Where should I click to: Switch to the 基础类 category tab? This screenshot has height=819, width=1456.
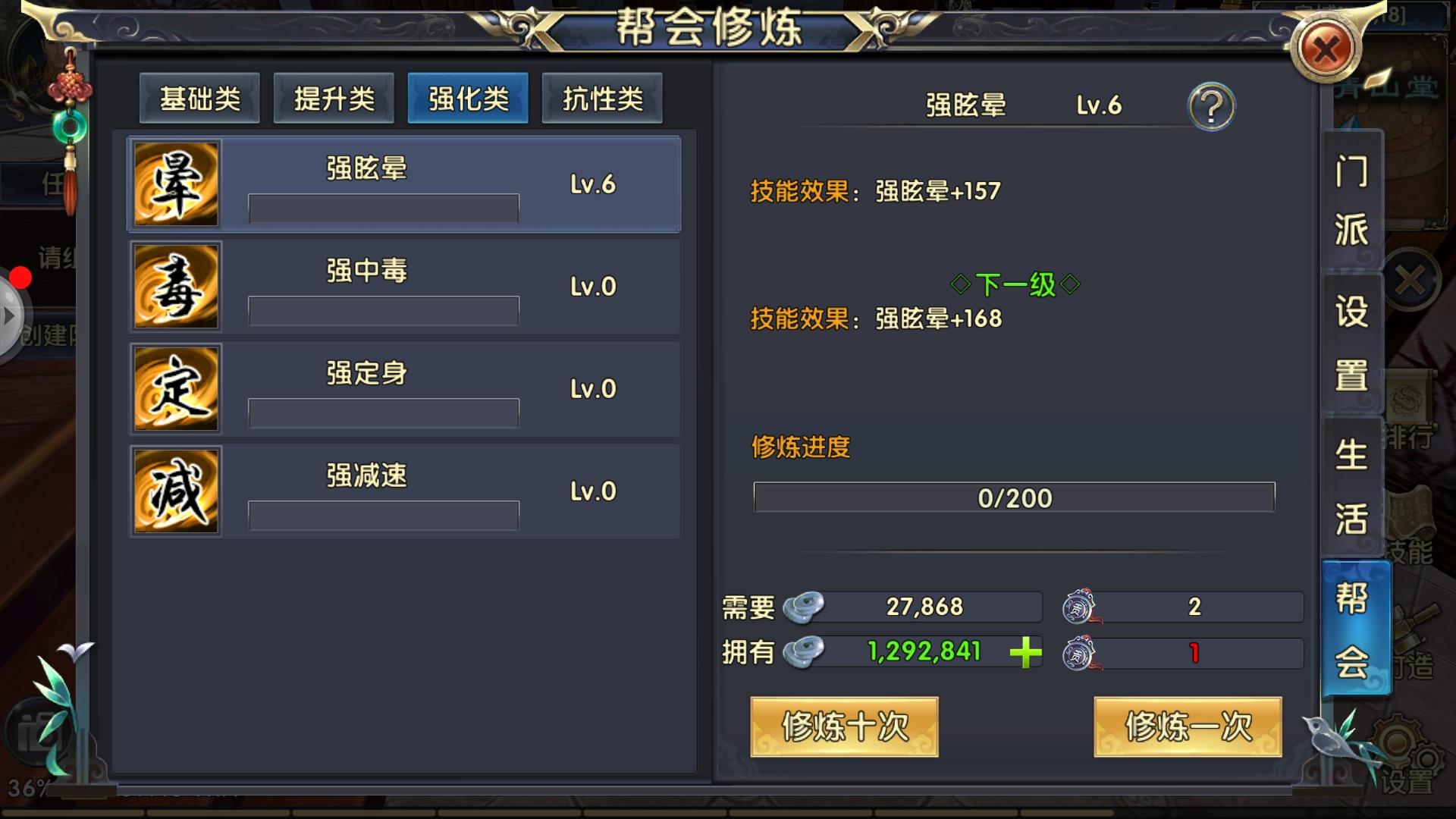[x=199, y=97]
